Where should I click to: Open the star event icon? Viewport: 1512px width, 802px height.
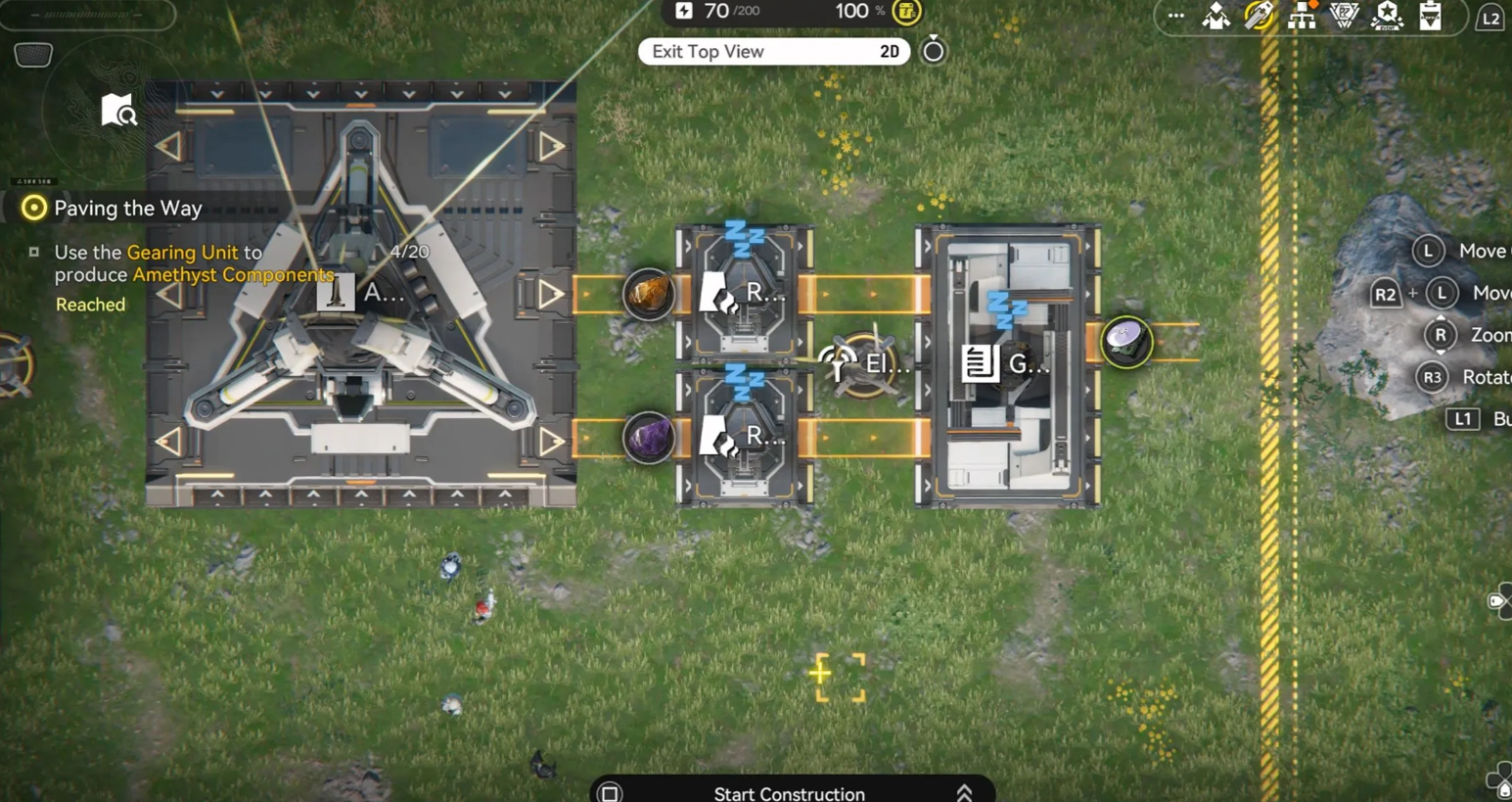[x=1387, y=16]
